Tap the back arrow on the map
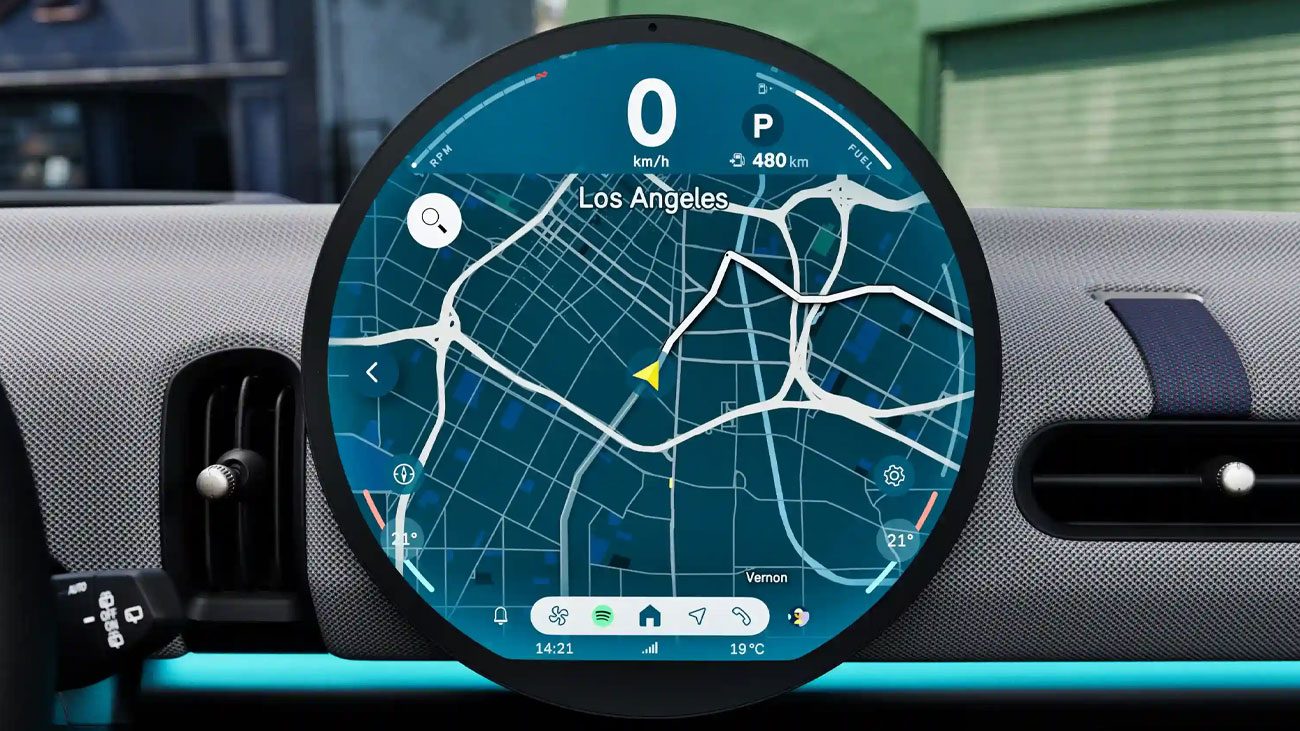The width and height of the screenshot is (1300, 731). pos(372,373)
